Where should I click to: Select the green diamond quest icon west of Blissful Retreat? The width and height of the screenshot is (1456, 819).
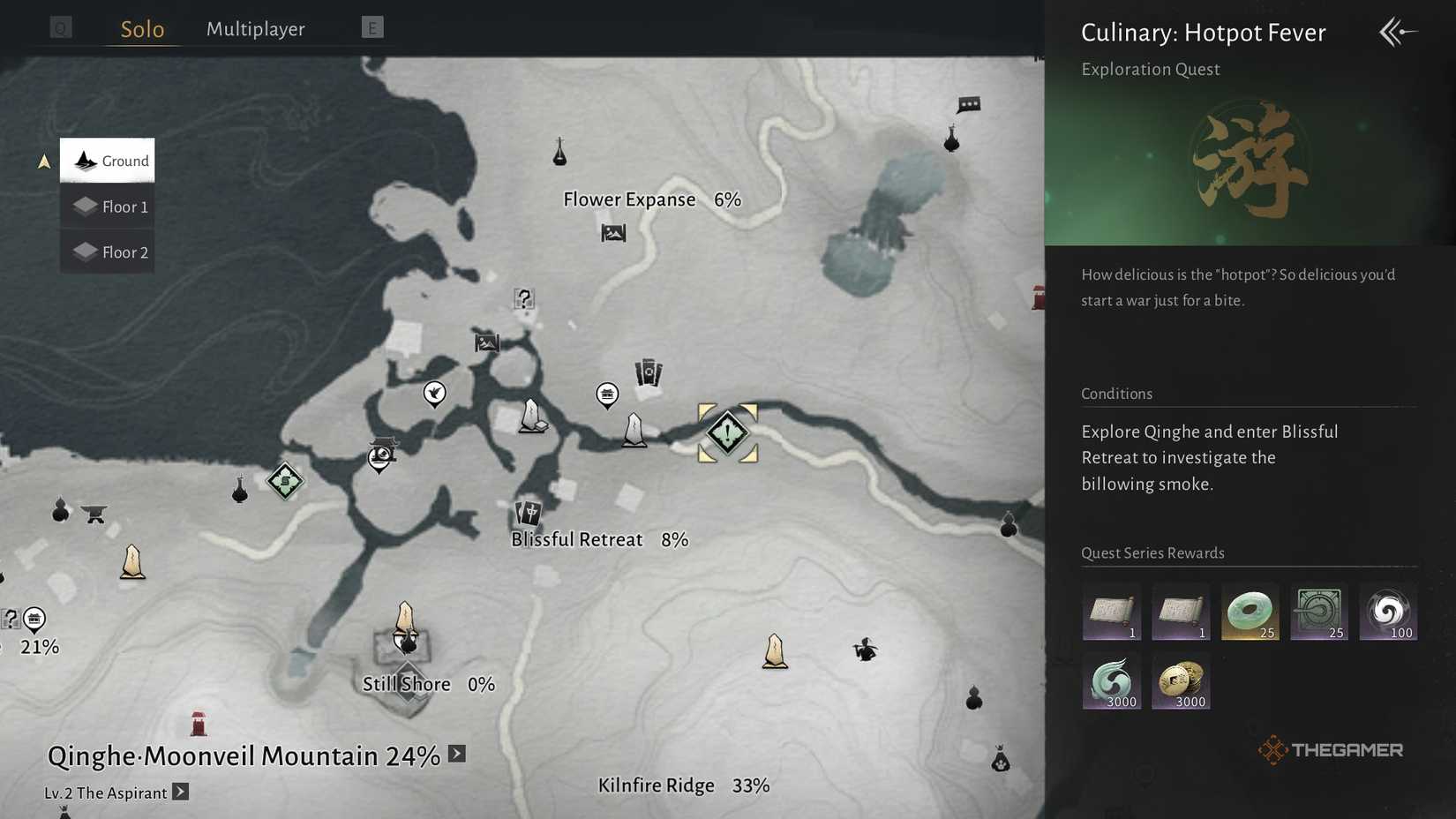284,482
